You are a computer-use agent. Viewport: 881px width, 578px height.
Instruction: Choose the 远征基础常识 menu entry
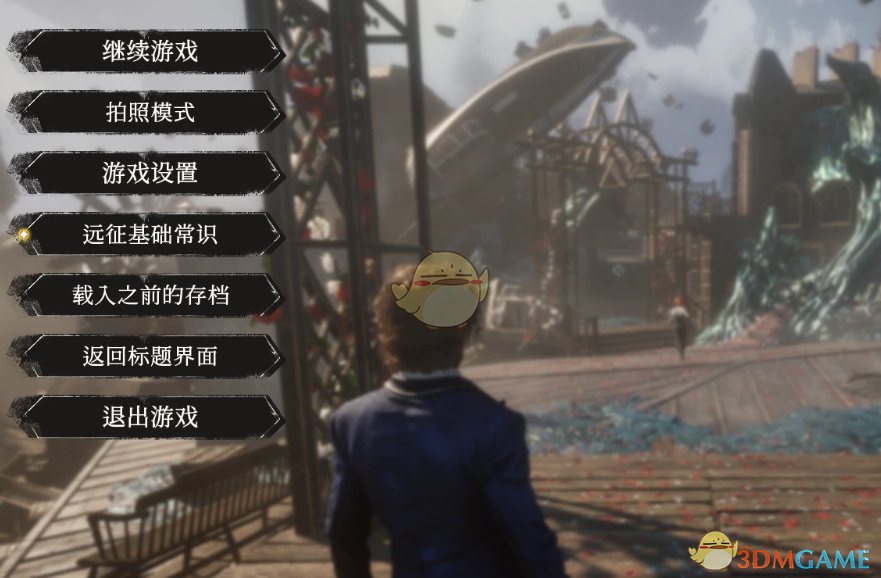[x=150, y=234]
